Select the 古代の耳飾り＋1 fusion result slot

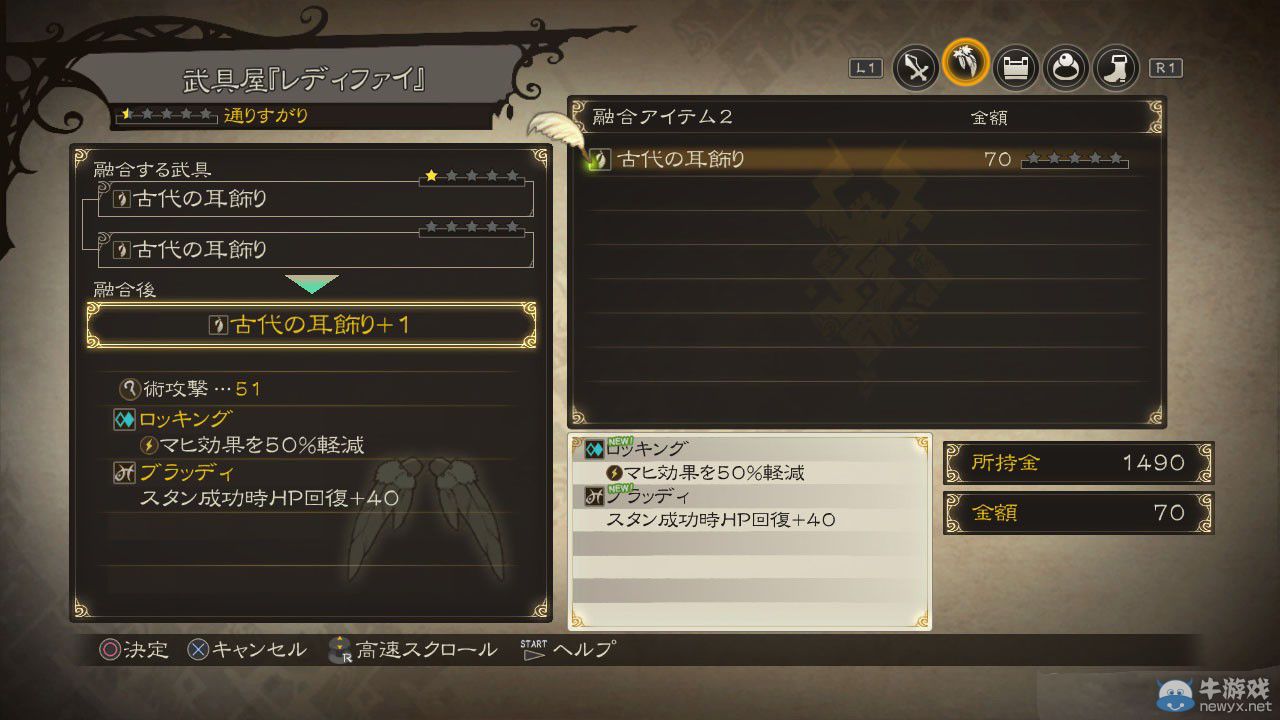tap(313, 324)
